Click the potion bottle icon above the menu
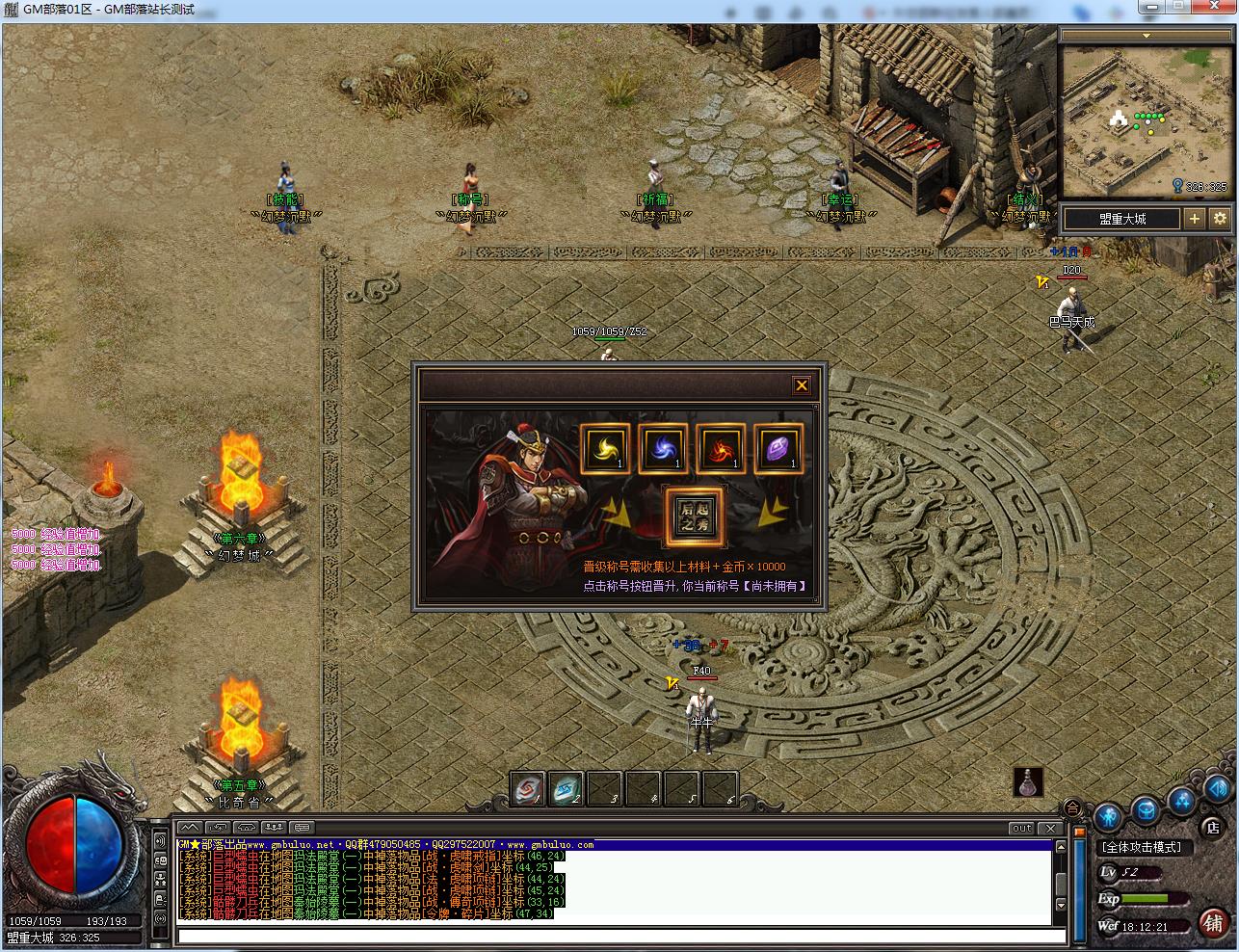 (x=1028, y=781)
